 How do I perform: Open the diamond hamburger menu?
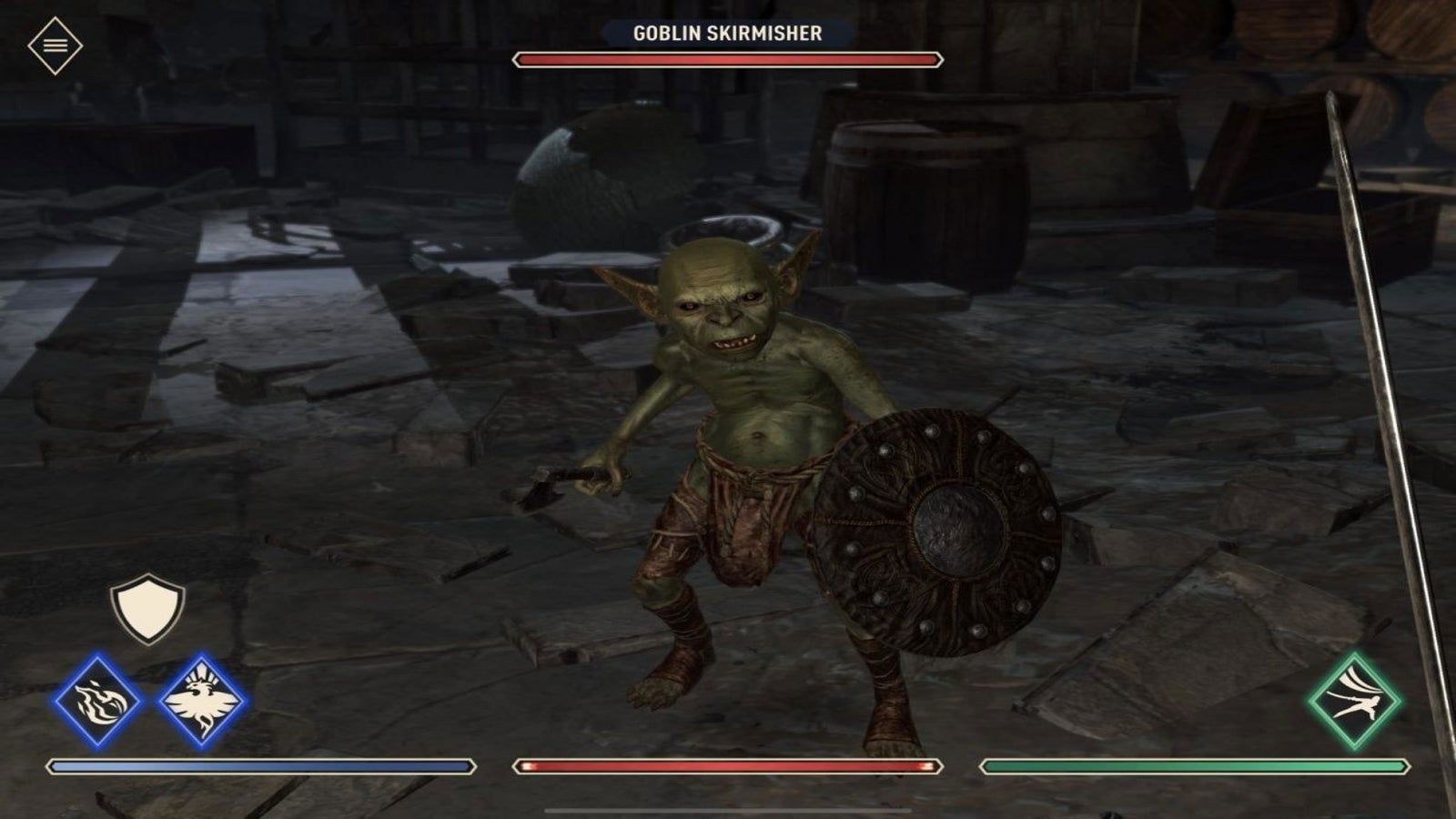point(55,45)
